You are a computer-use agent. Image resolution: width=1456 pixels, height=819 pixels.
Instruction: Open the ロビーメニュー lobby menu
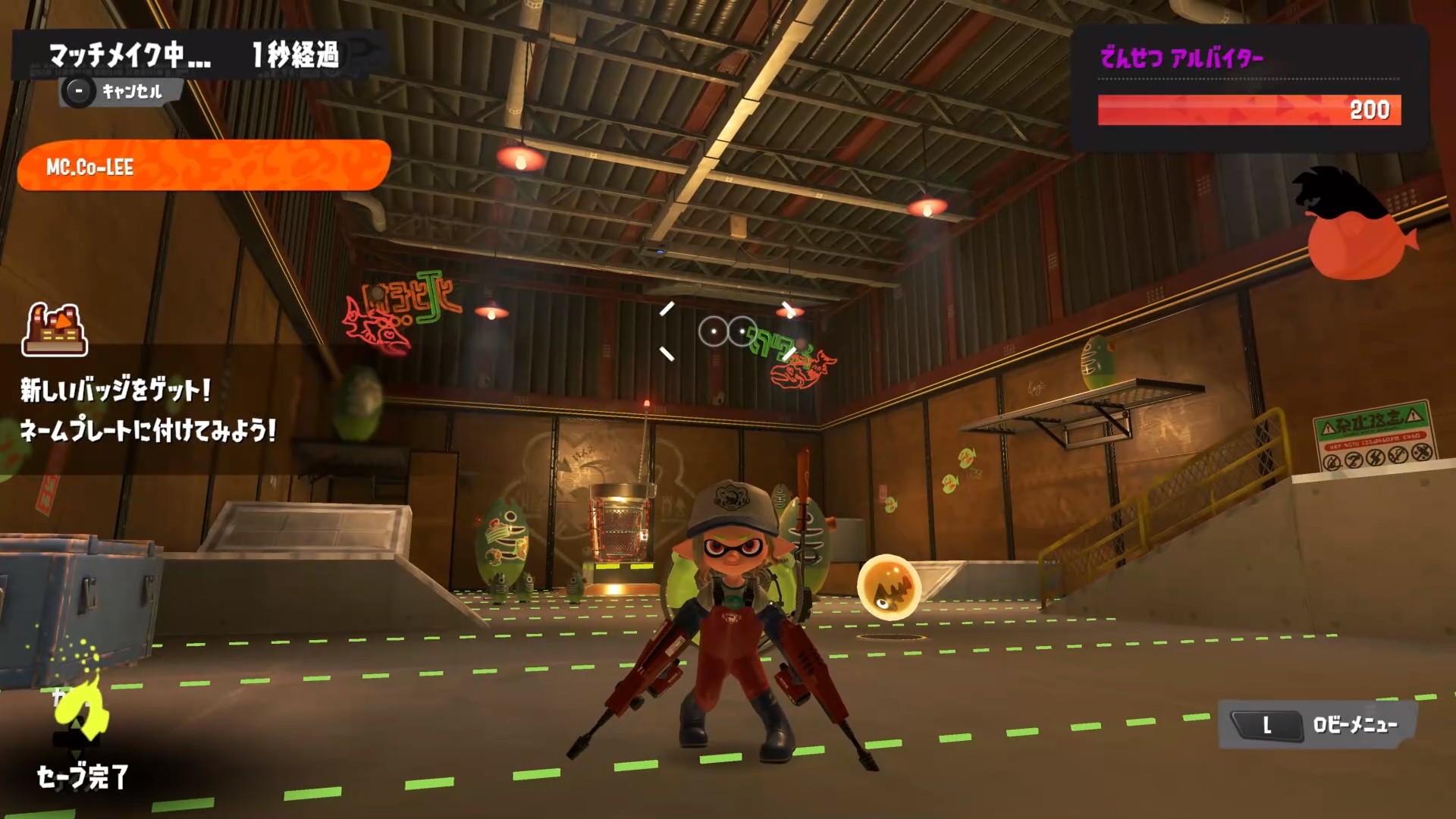point(1318,725)
